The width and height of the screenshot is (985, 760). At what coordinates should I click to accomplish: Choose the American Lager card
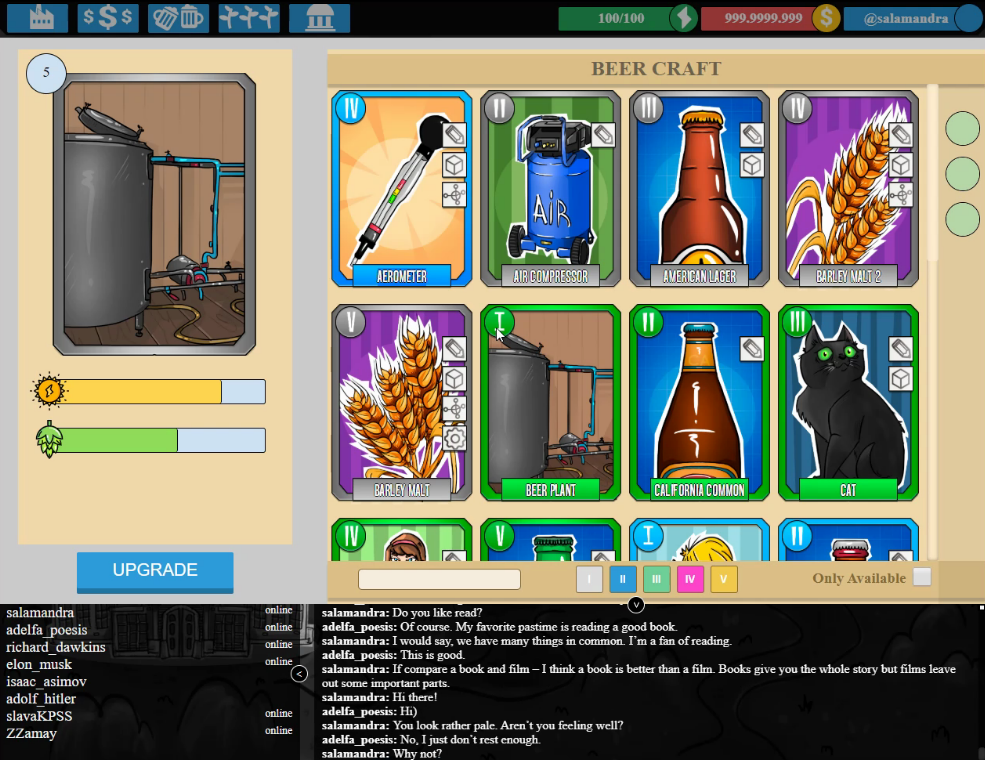699,189
